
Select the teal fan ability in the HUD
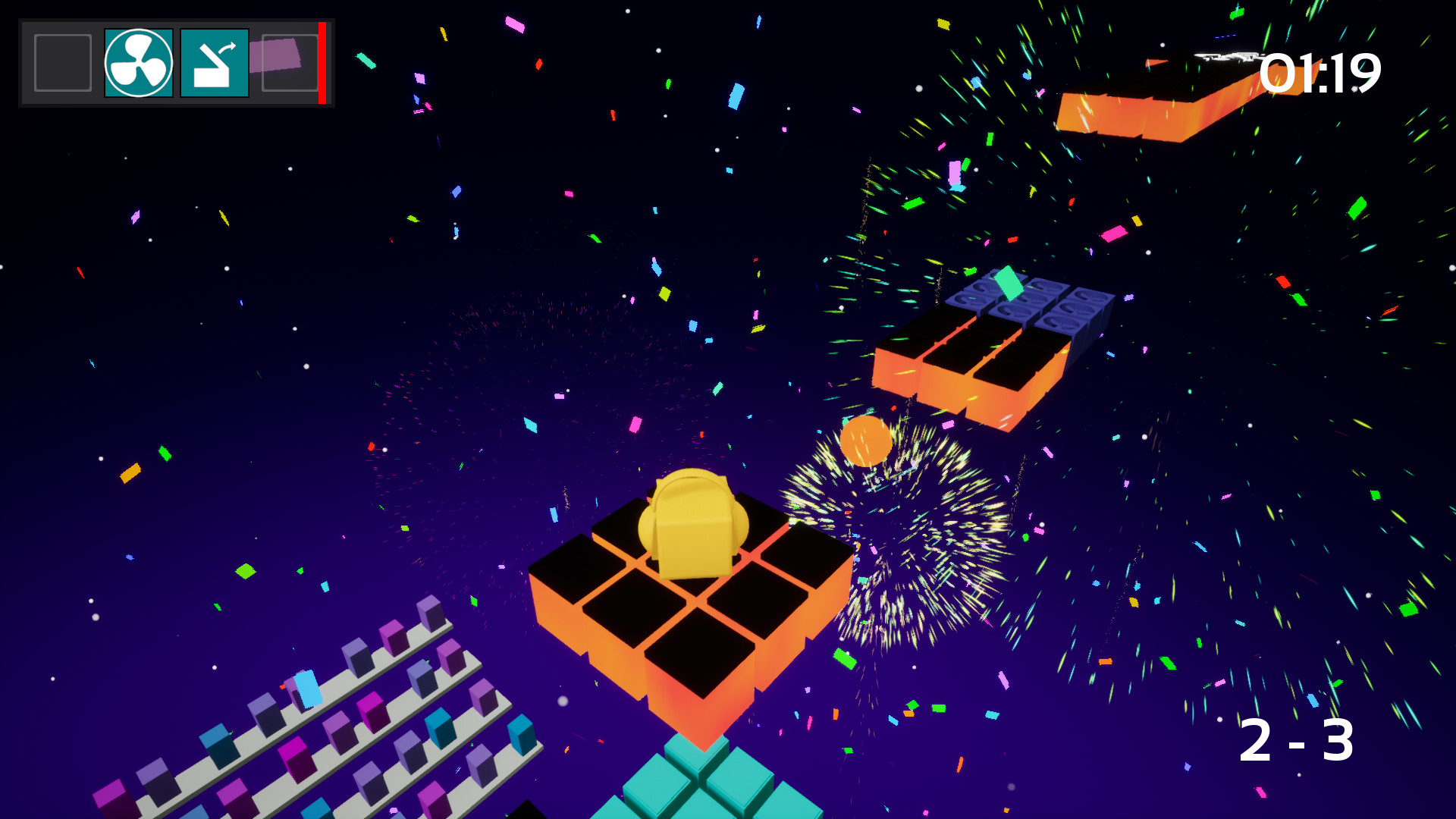click(x=139, y=62)
